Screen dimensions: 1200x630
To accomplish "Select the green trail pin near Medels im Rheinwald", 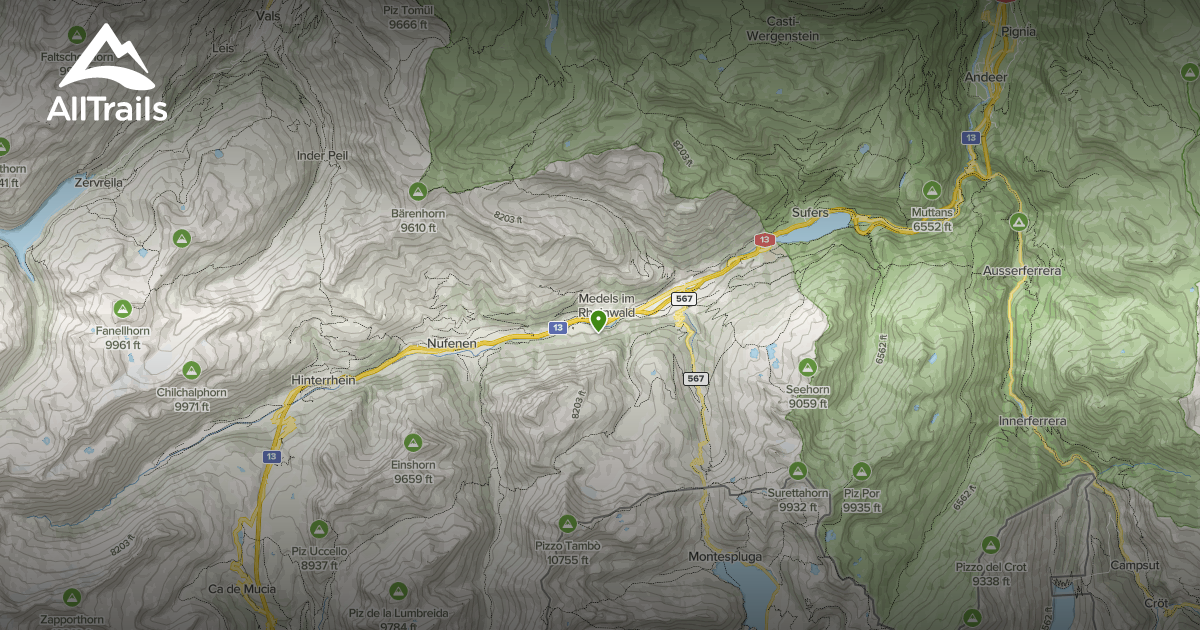I will (x=598, y=320).
